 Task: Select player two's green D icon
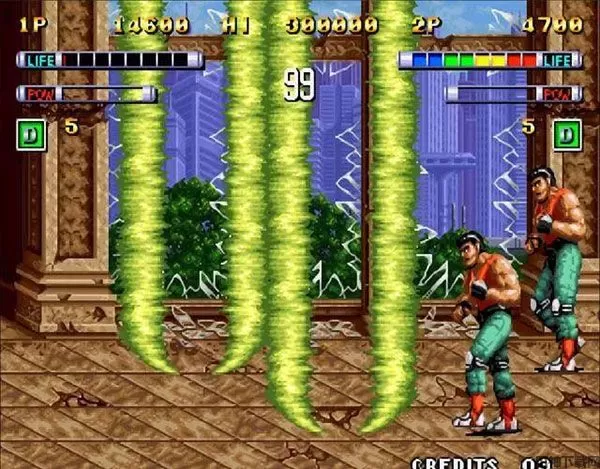point(567,134)
